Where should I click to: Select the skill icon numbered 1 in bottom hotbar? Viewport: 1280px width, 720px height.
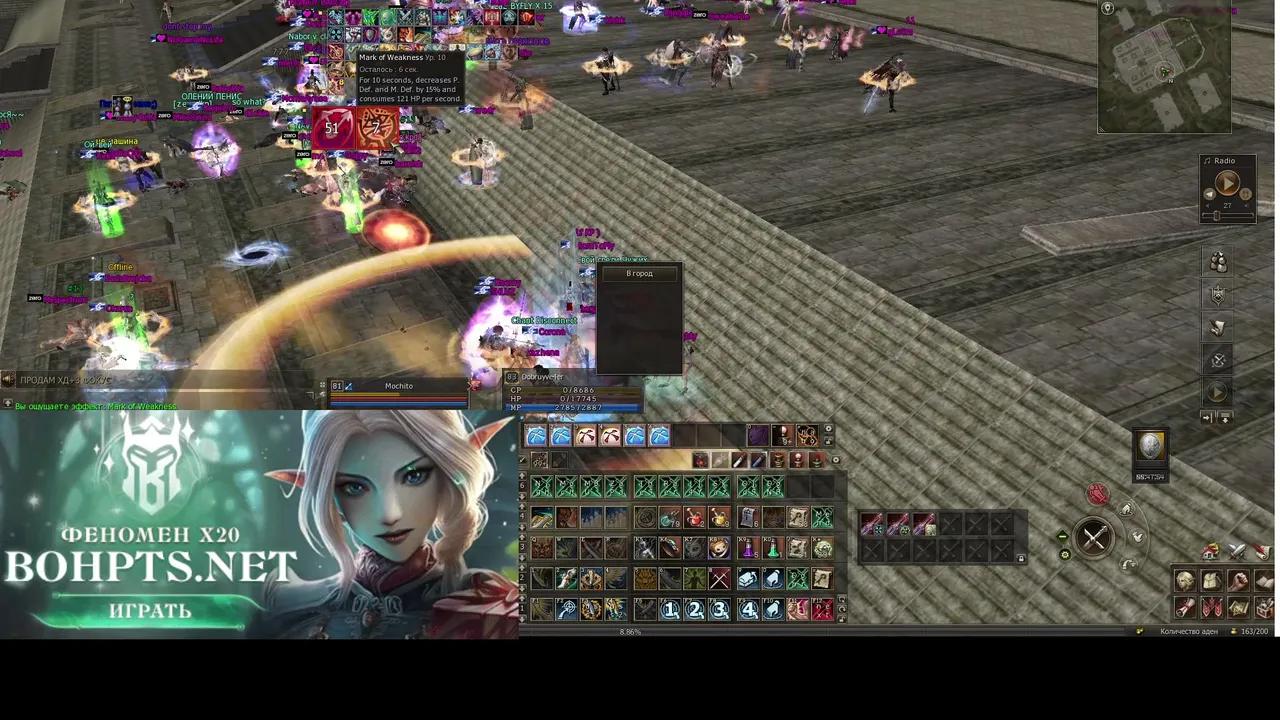[669, 609]
